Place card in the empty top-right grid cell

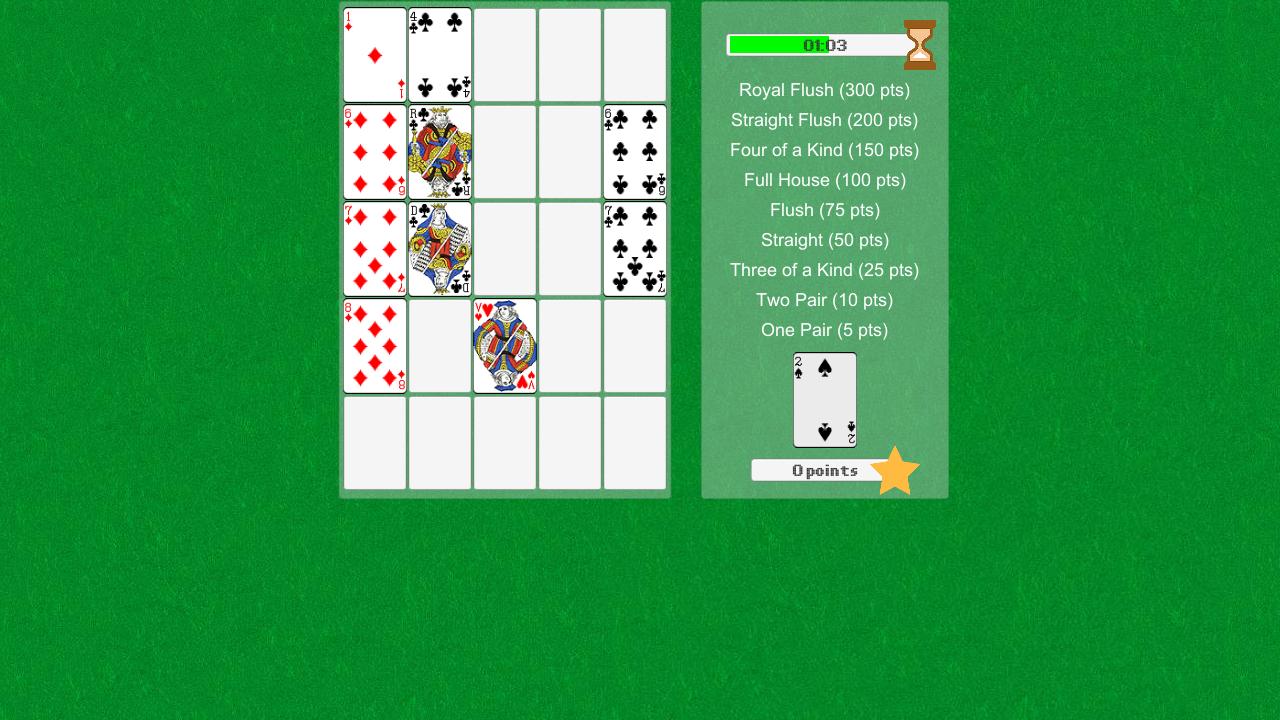(x=635, y=55)
